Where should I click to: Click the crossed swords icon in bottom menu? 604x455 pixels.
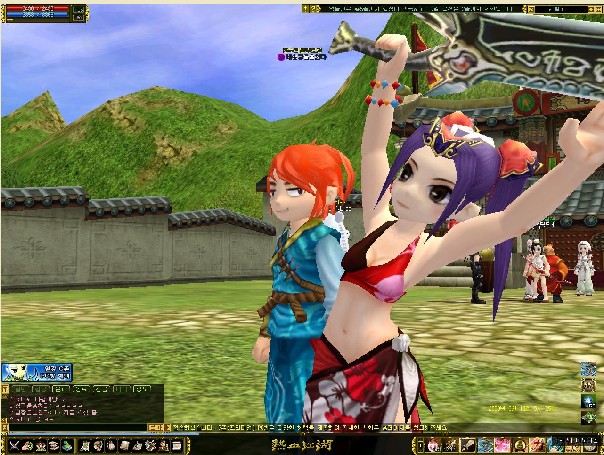(x=15, y=444)
